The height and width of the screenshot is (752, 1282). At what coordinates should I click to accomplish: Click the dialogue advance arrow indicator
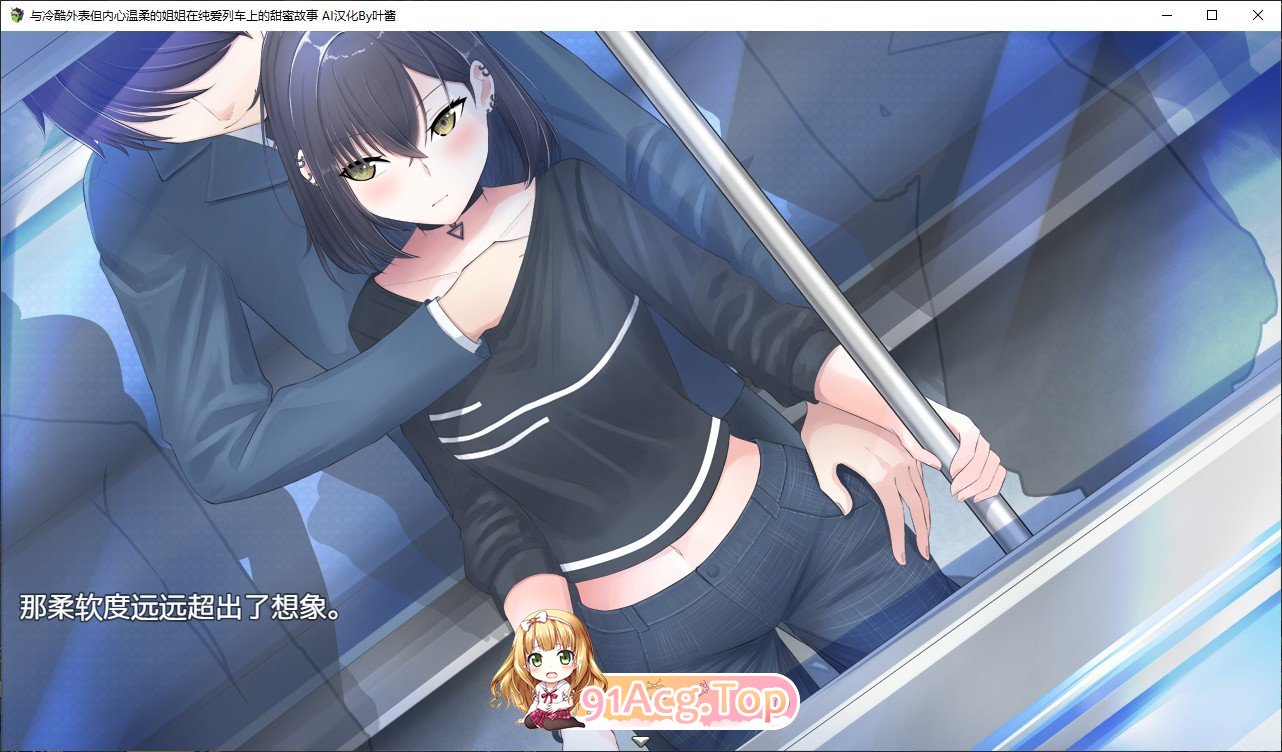641,741
